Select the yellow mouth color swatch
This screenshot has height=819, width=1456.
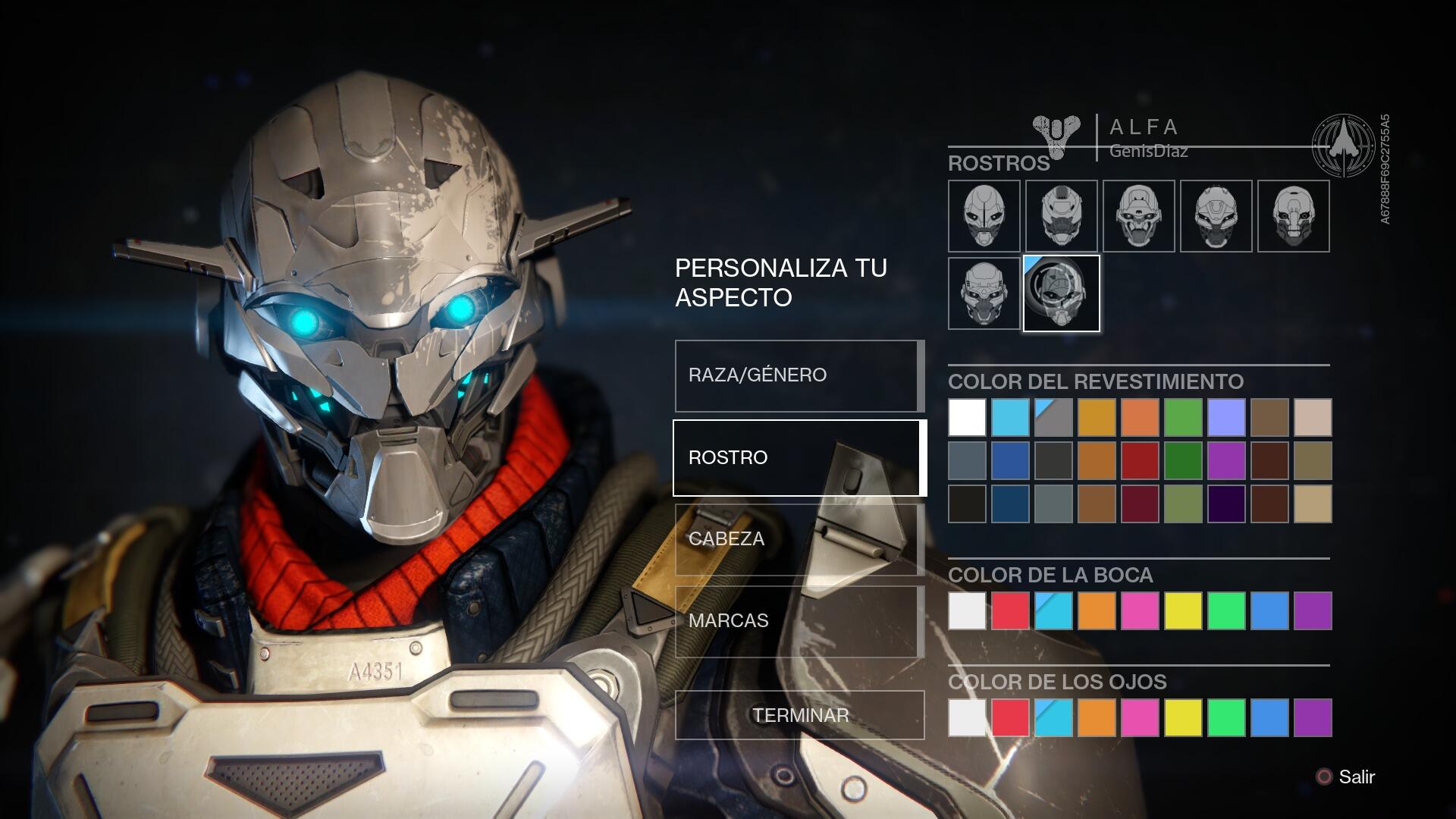click(x=1183, y=611)
